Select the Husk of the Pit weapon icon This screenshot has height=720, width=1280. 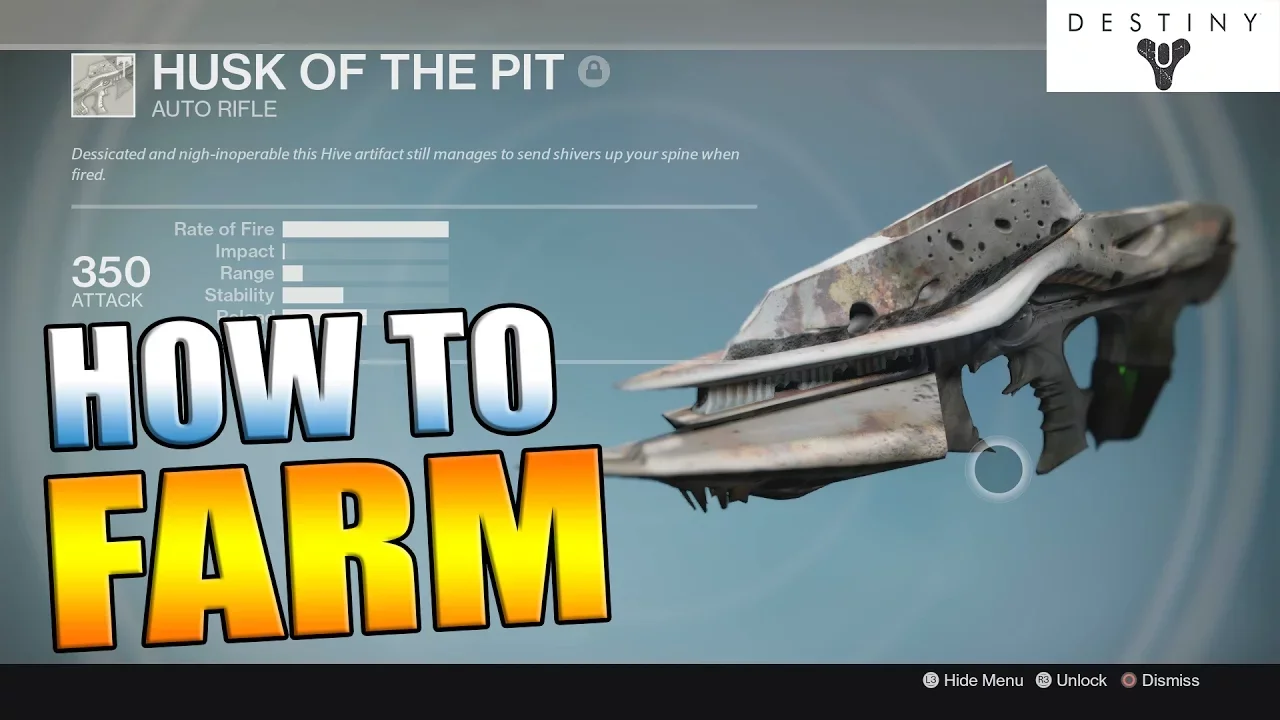coord(103,85)
